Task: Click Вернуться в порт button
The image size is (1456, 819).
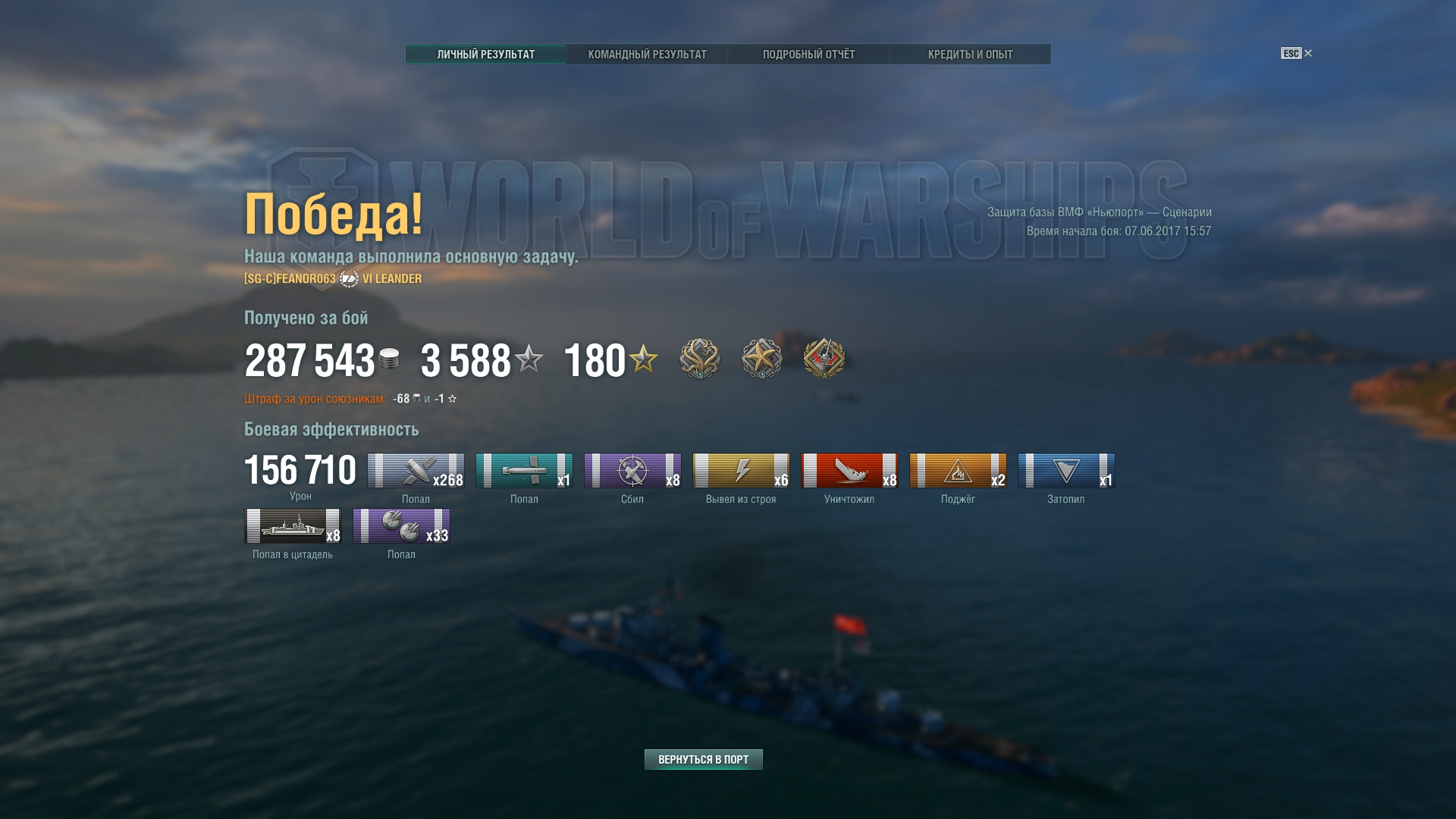Action: click(x=703, y=759)
